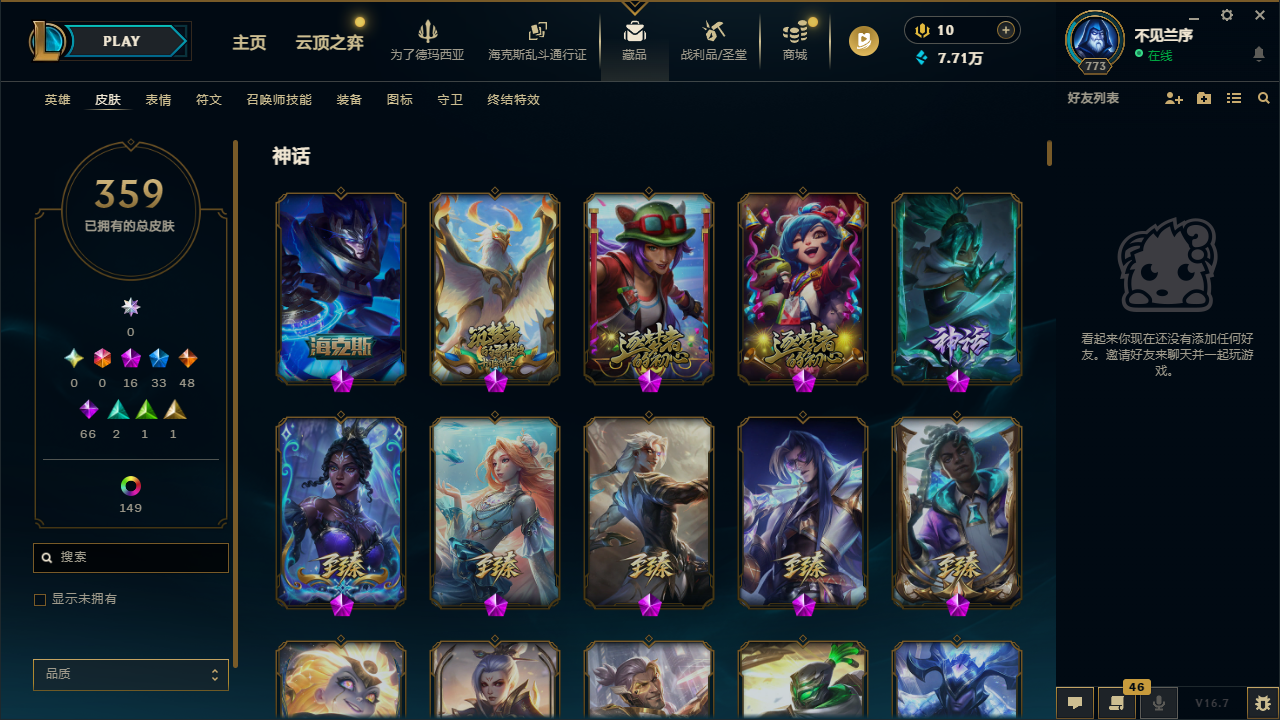Toggle the friend list view icon
This screenshot has height=720, width=1280.
[1234, 99]
